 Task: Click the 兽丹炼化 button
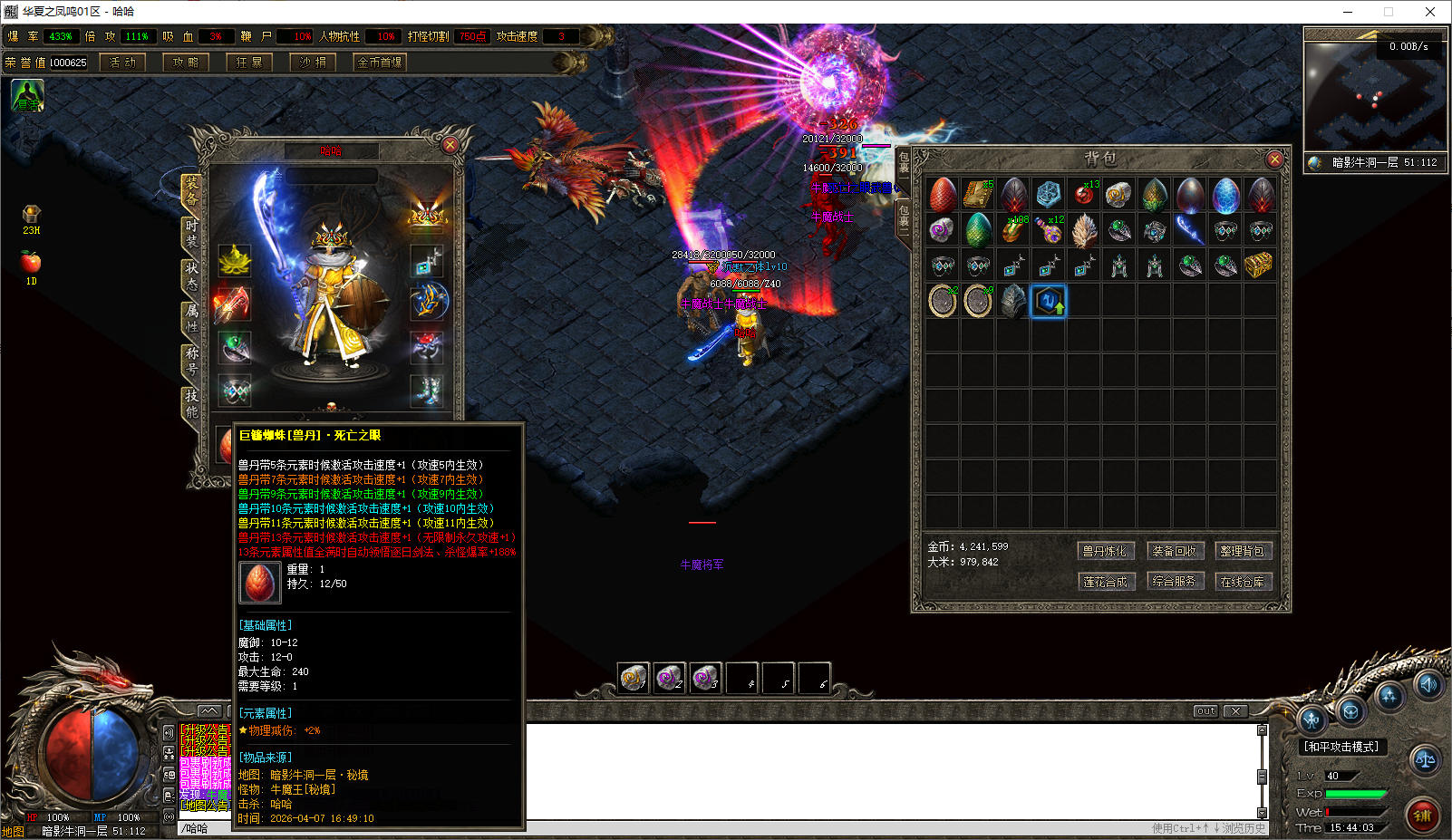[x=1105, y=551]
